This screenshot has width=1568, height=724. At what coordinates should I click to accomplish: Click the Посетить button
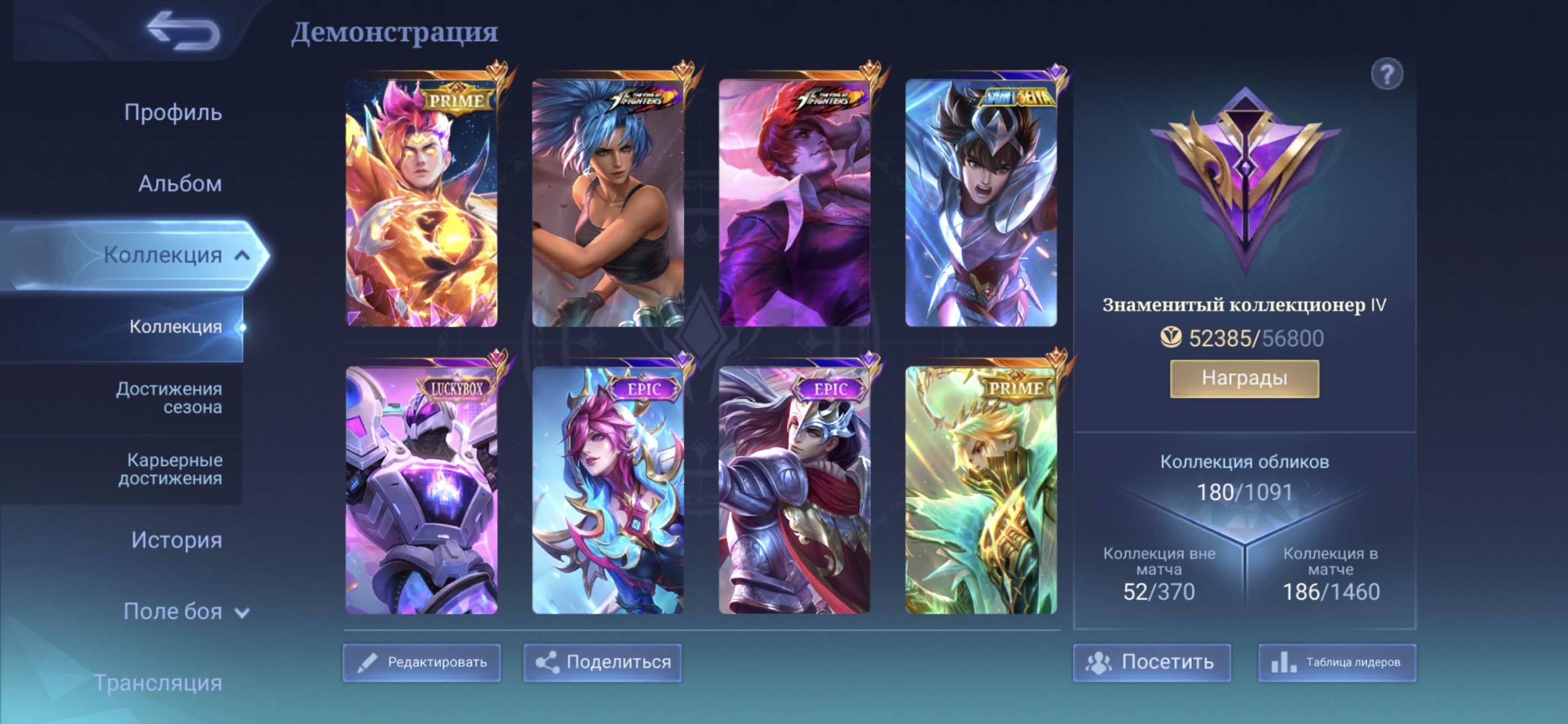(x=1152, y=662)
